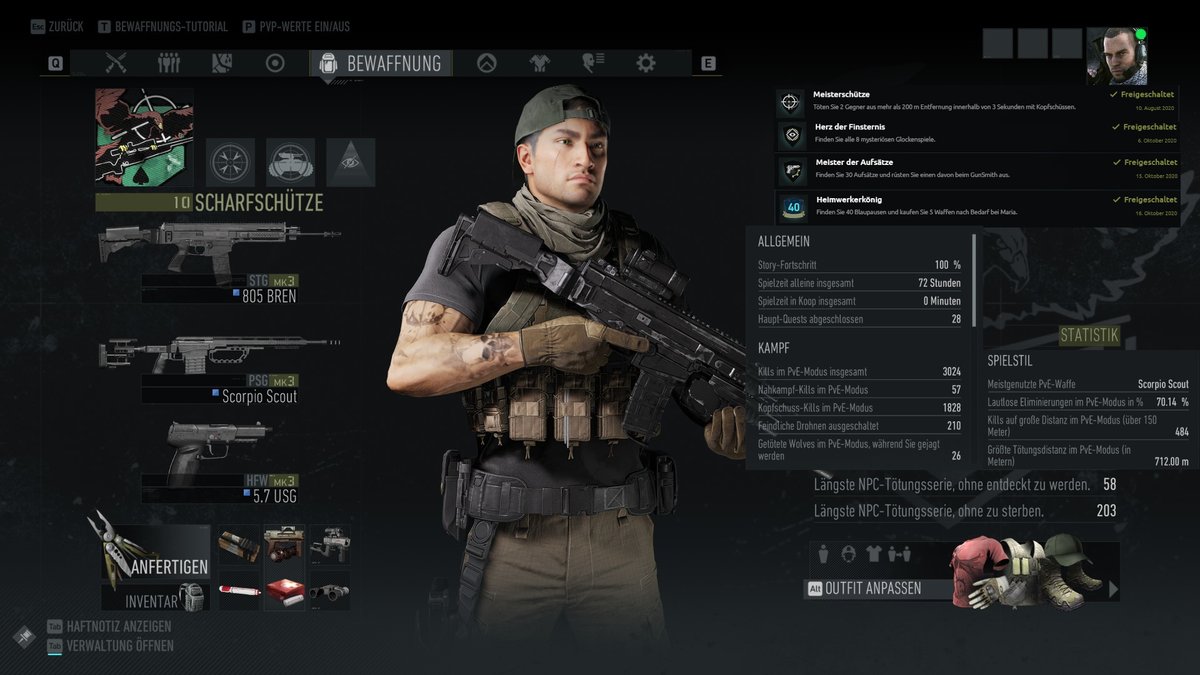Screen dimensions: 1200x675
Task: Select the Bewaffnung loadout tab
Action: point(381,63)
